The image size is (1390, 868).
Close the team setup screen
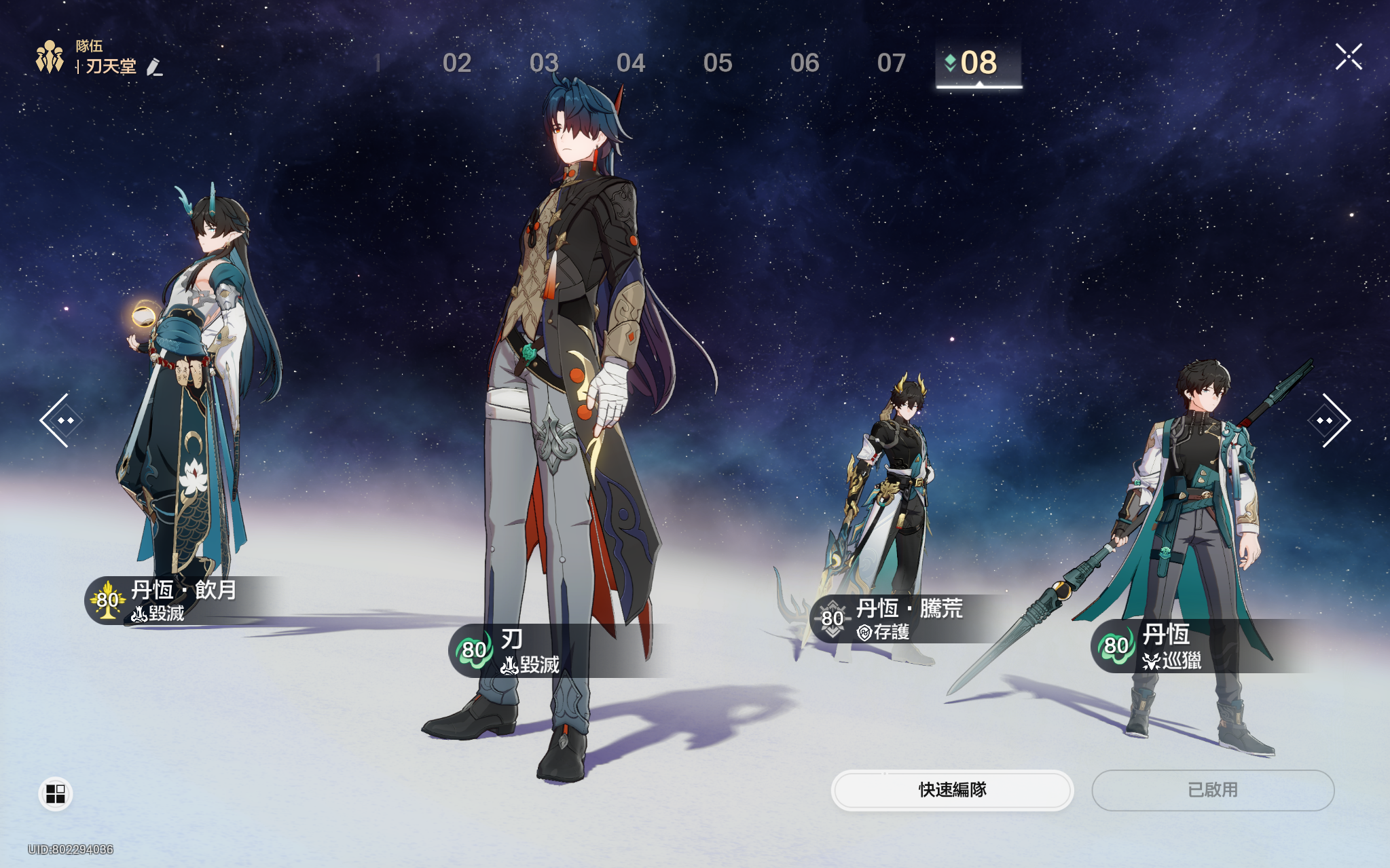pyautogui.click(x=1348, y=57)
